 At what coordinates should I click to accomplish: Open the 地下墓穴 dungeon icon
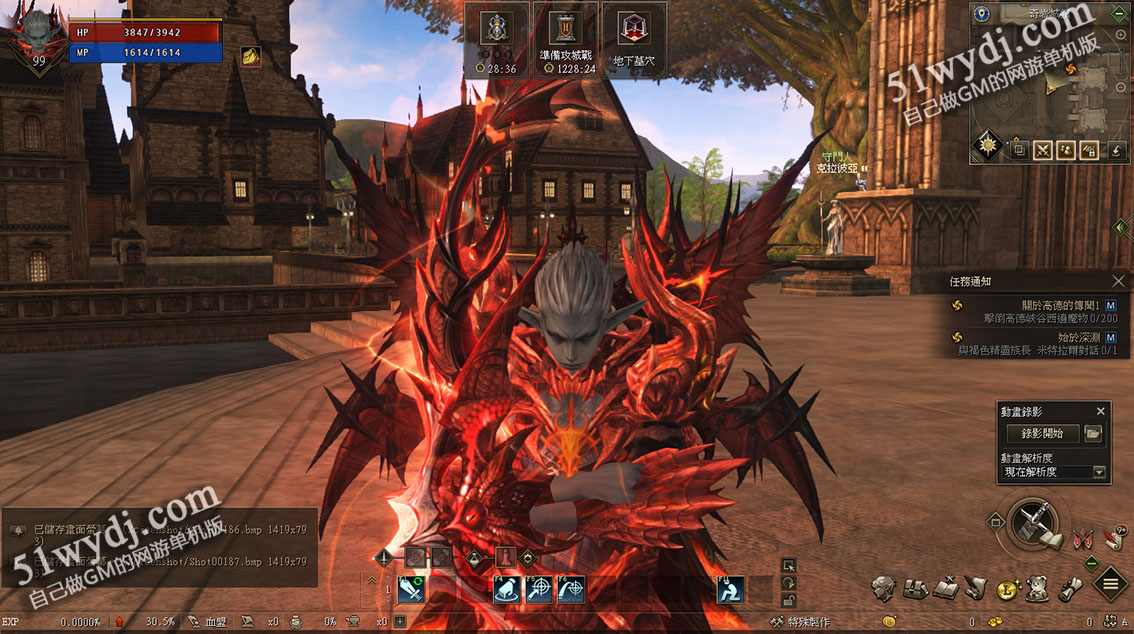(630, 35)
